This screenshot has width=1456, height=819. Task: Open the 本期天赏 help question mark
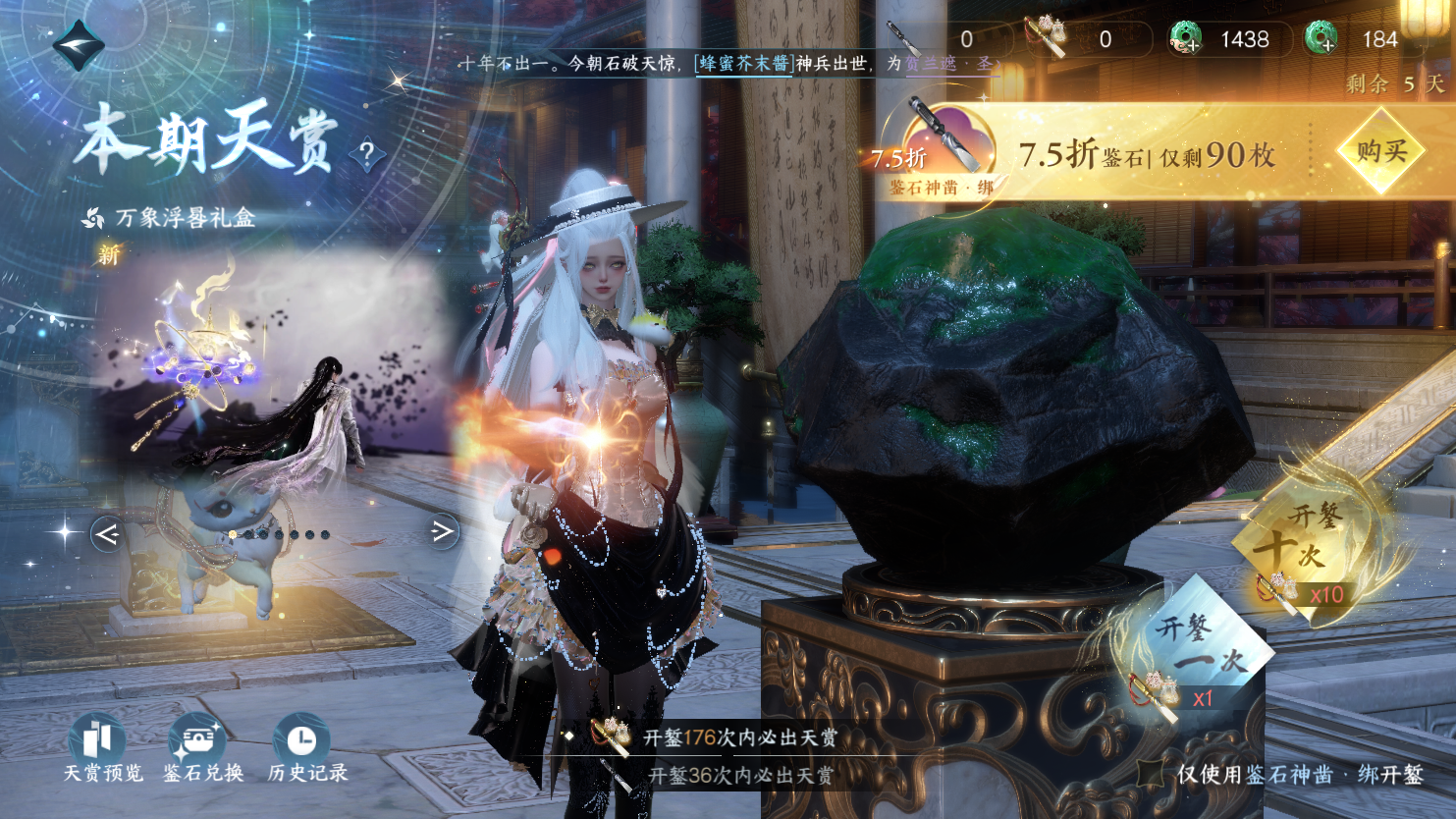[x=367, y=153]
